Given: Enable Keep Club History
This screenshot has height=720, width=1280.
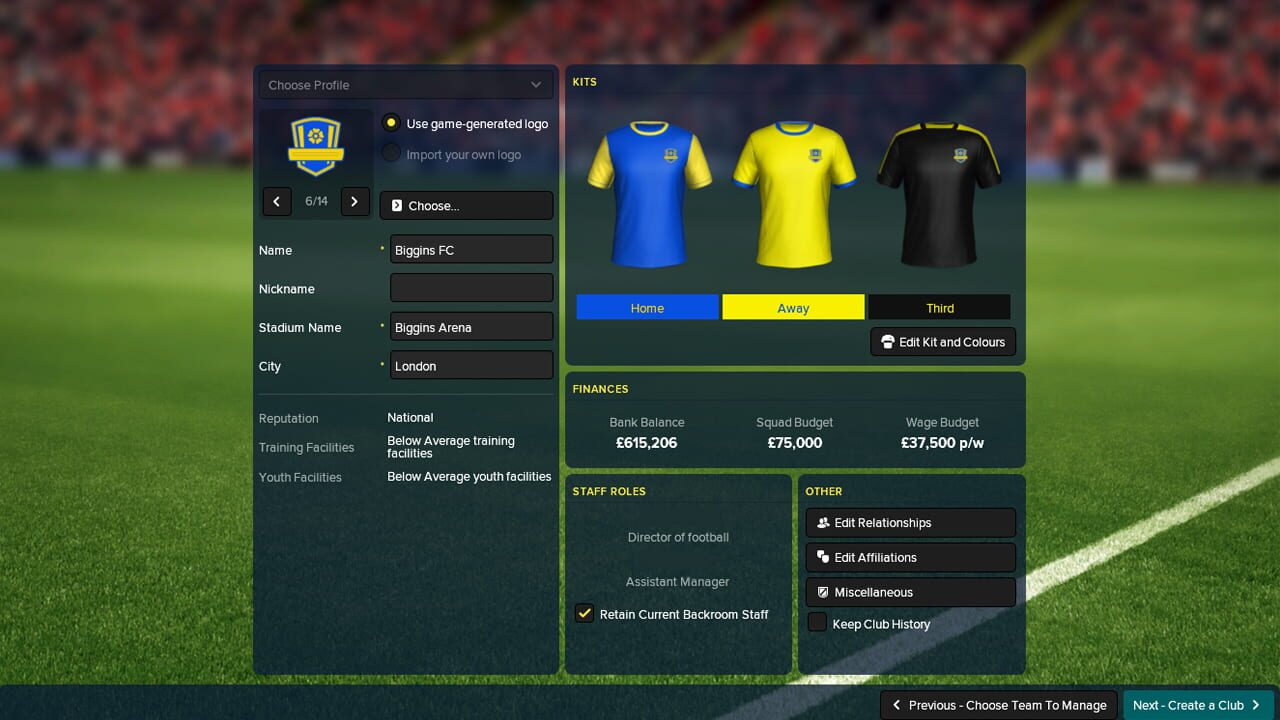Looking at the screenshot, I should click(x=817, y=623).
